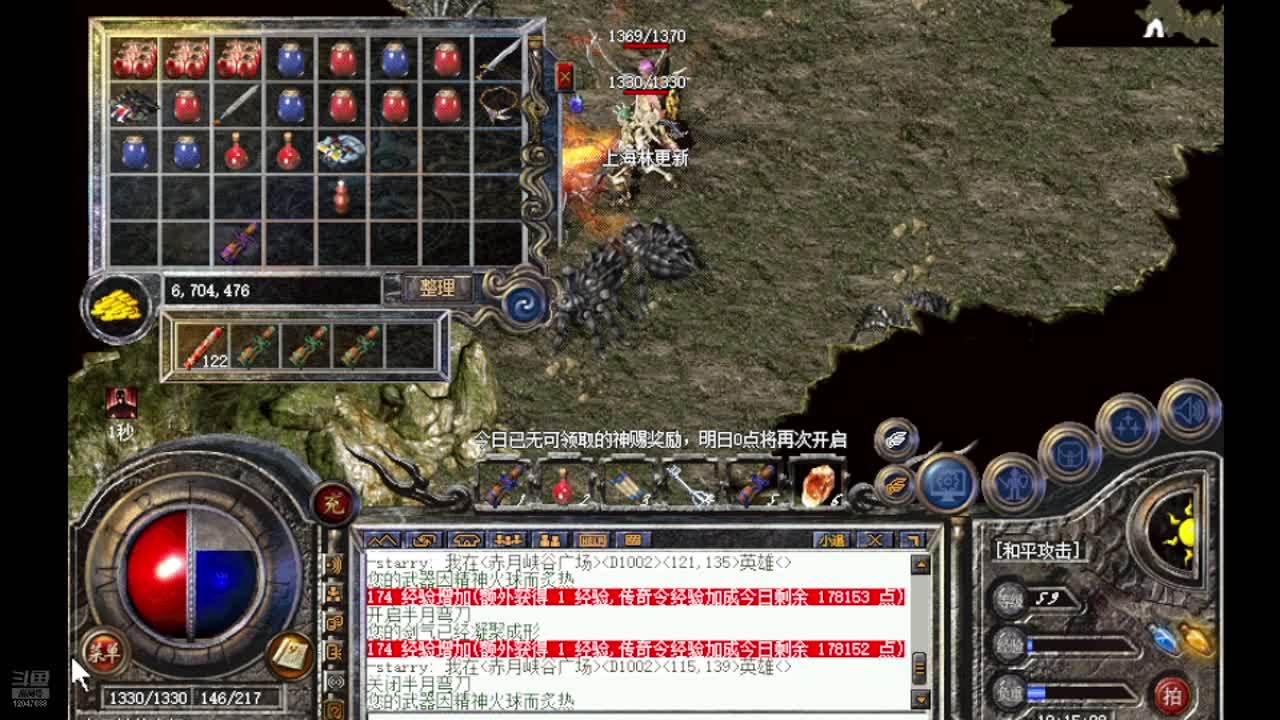The image size is (1280, 720).
Task: Use the orange crystal in hotbar slot 6
Action: (818, 485)
